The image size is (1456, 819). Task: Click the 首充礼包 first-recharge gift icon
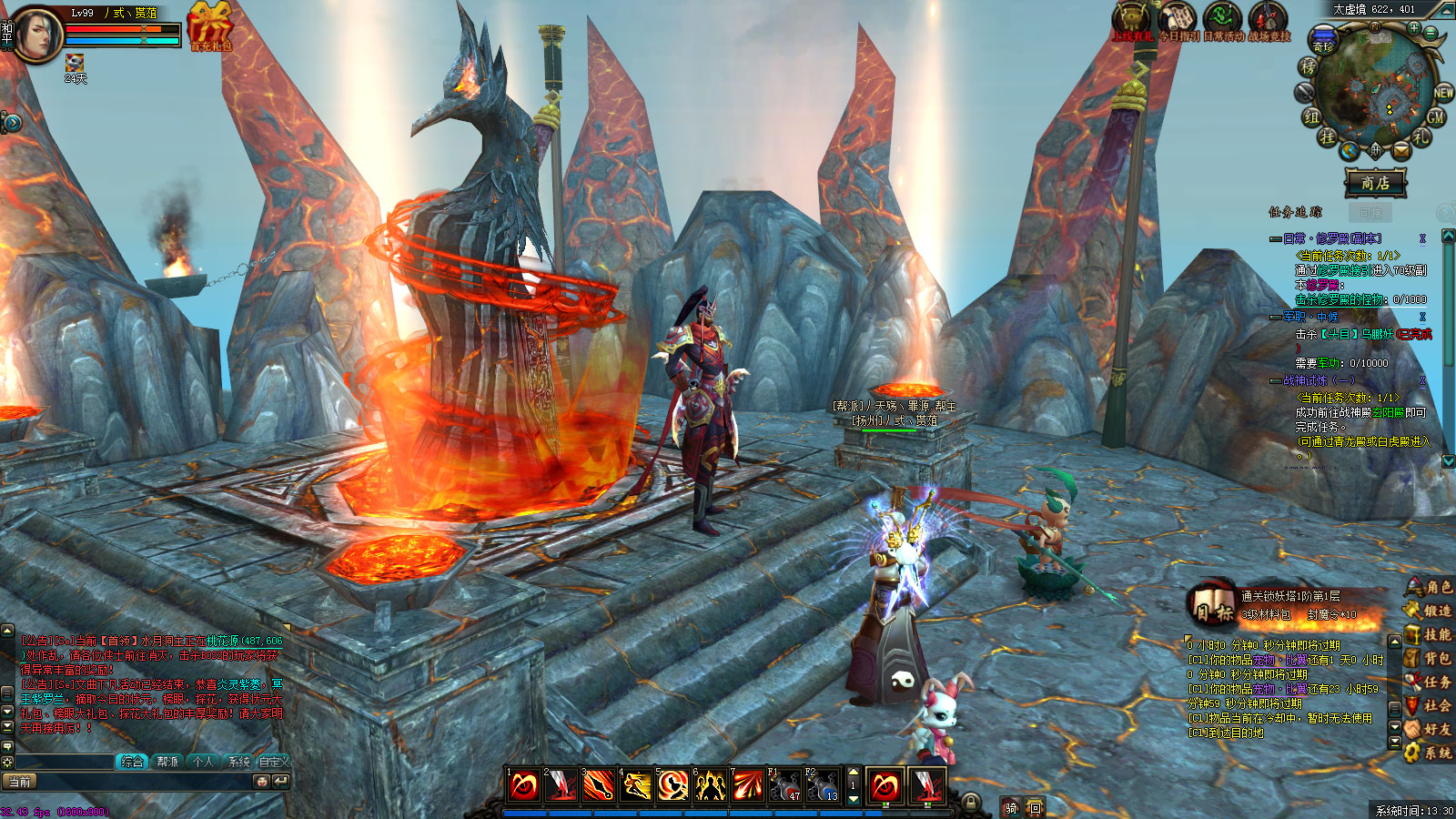coord(210,25)
